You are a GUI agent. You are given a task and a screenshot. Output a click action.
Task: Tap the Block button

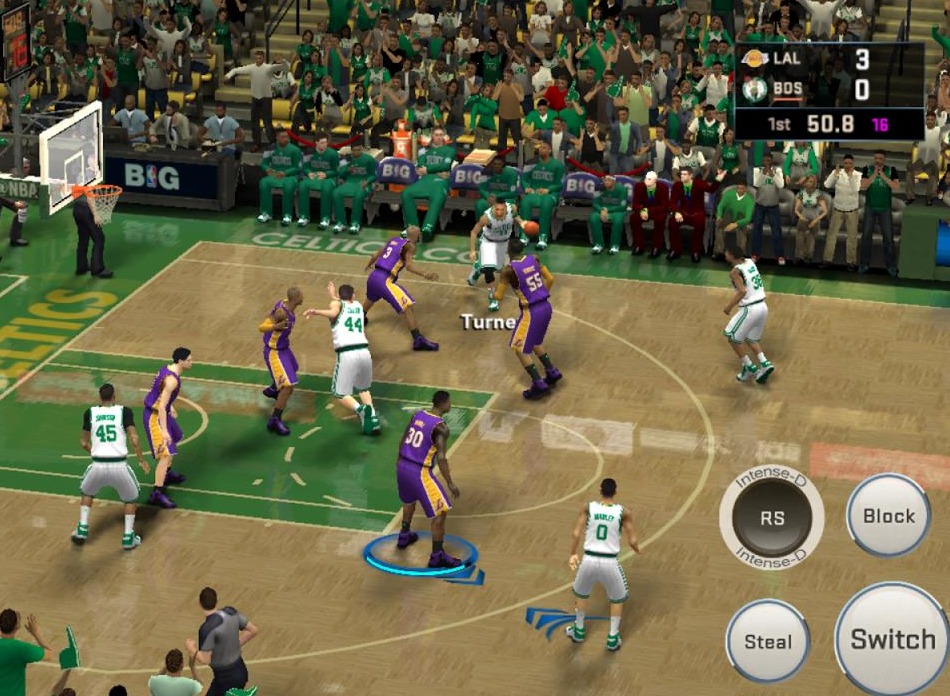click(888, 516)
